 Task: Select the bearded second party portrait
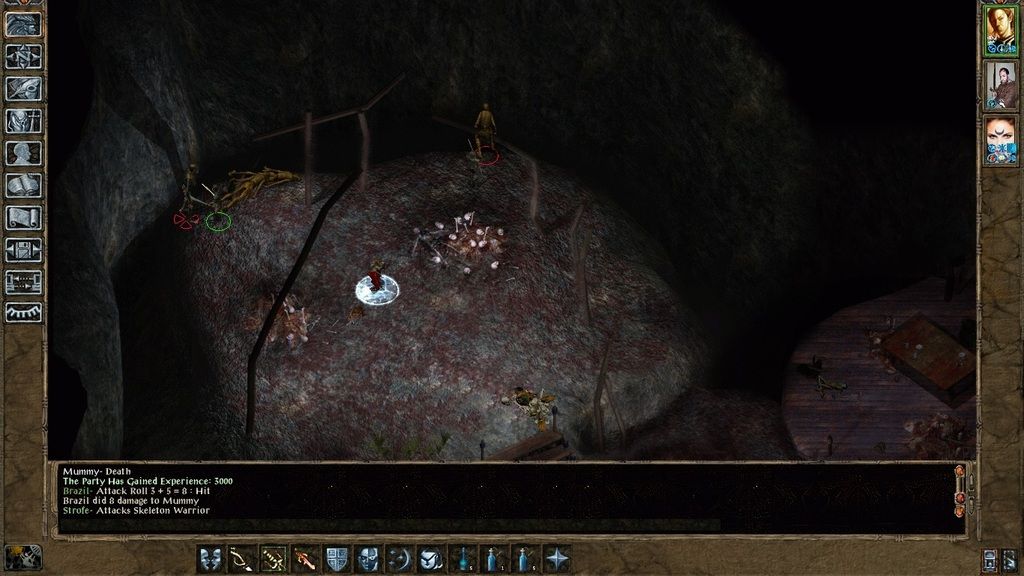coord(1000,86)
